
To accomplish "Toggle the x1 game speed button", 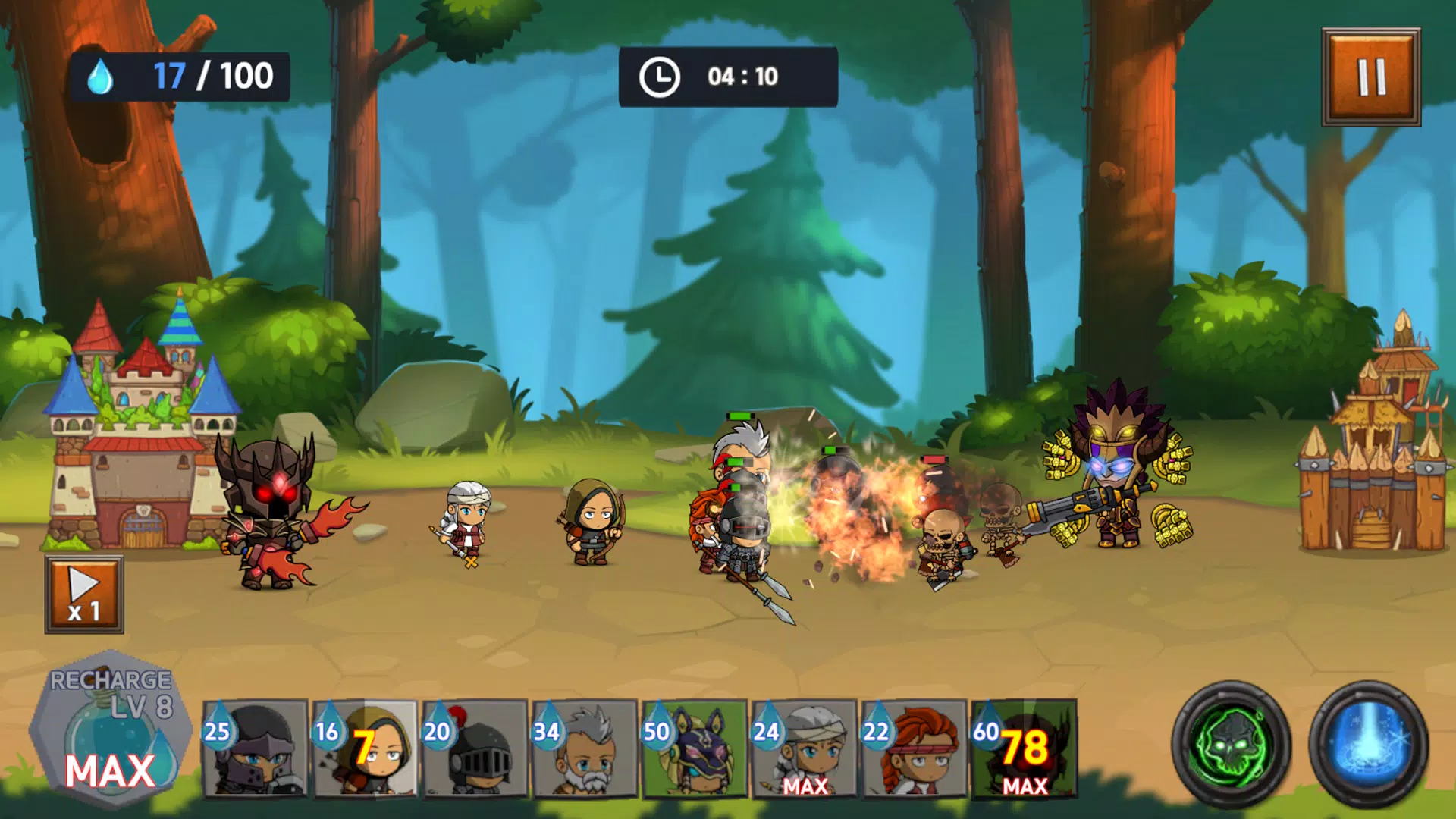I will pyautogui.click(x=84, y=595).
